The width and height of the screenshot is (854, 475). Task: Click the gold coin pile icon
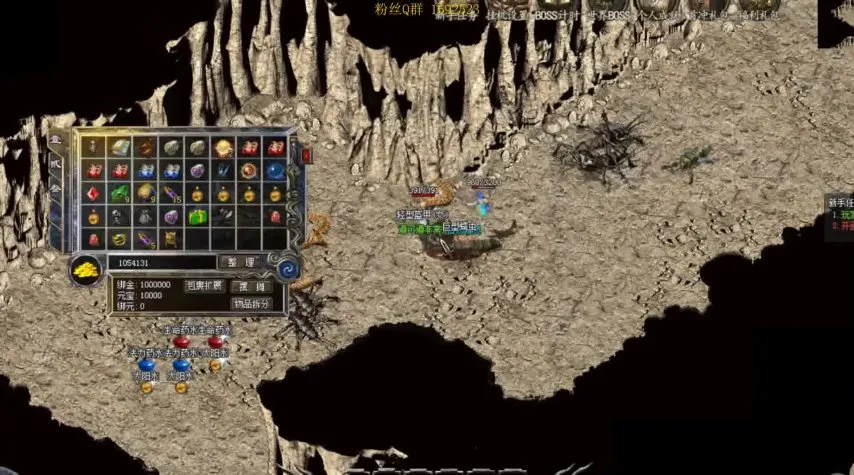pos(85,269)
